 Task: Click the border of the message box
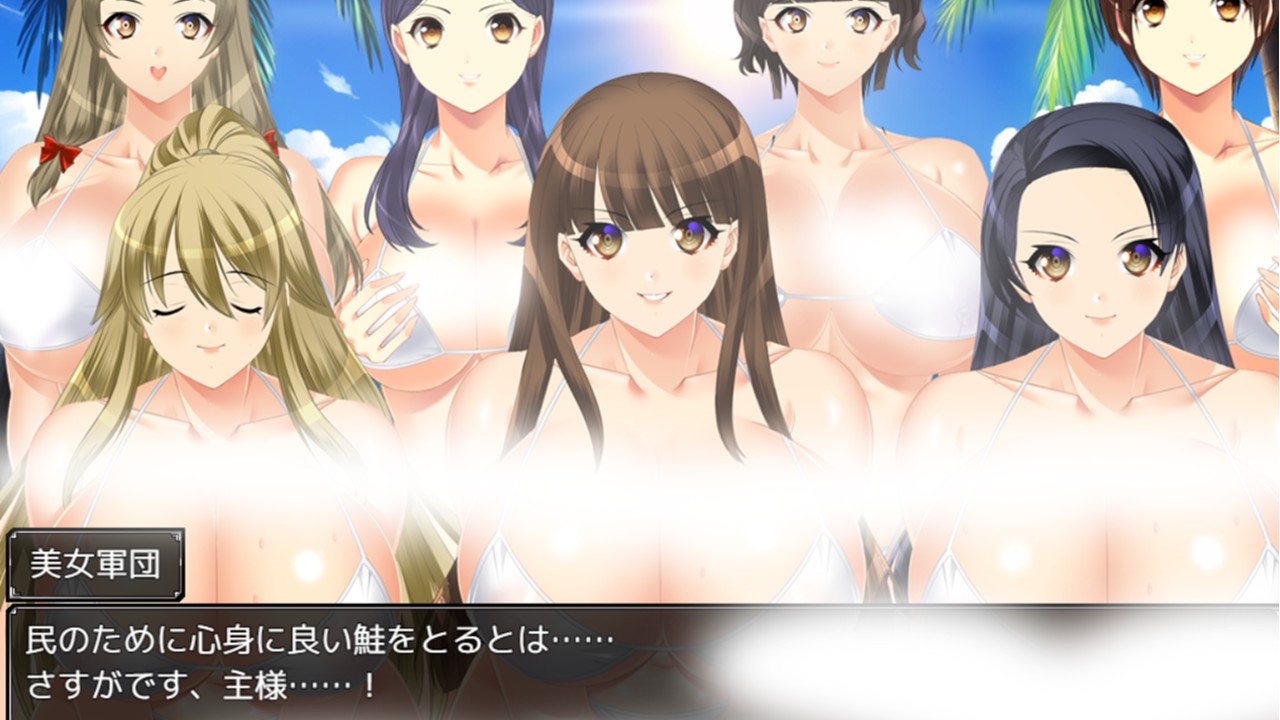pyautogui.click(x=640, y=606)
